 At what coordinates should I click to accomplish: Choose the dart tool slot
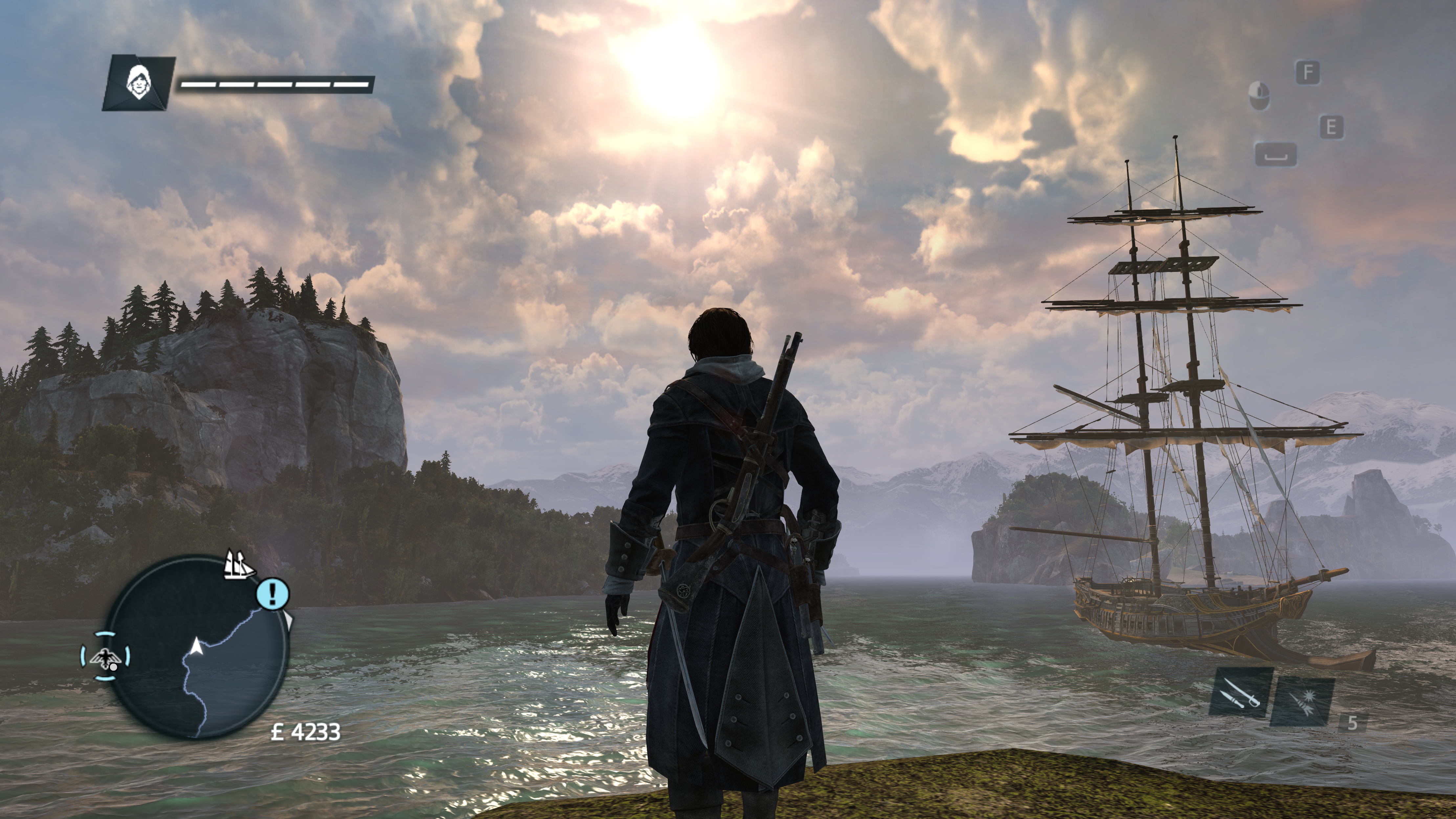(x=1302, y=701)
